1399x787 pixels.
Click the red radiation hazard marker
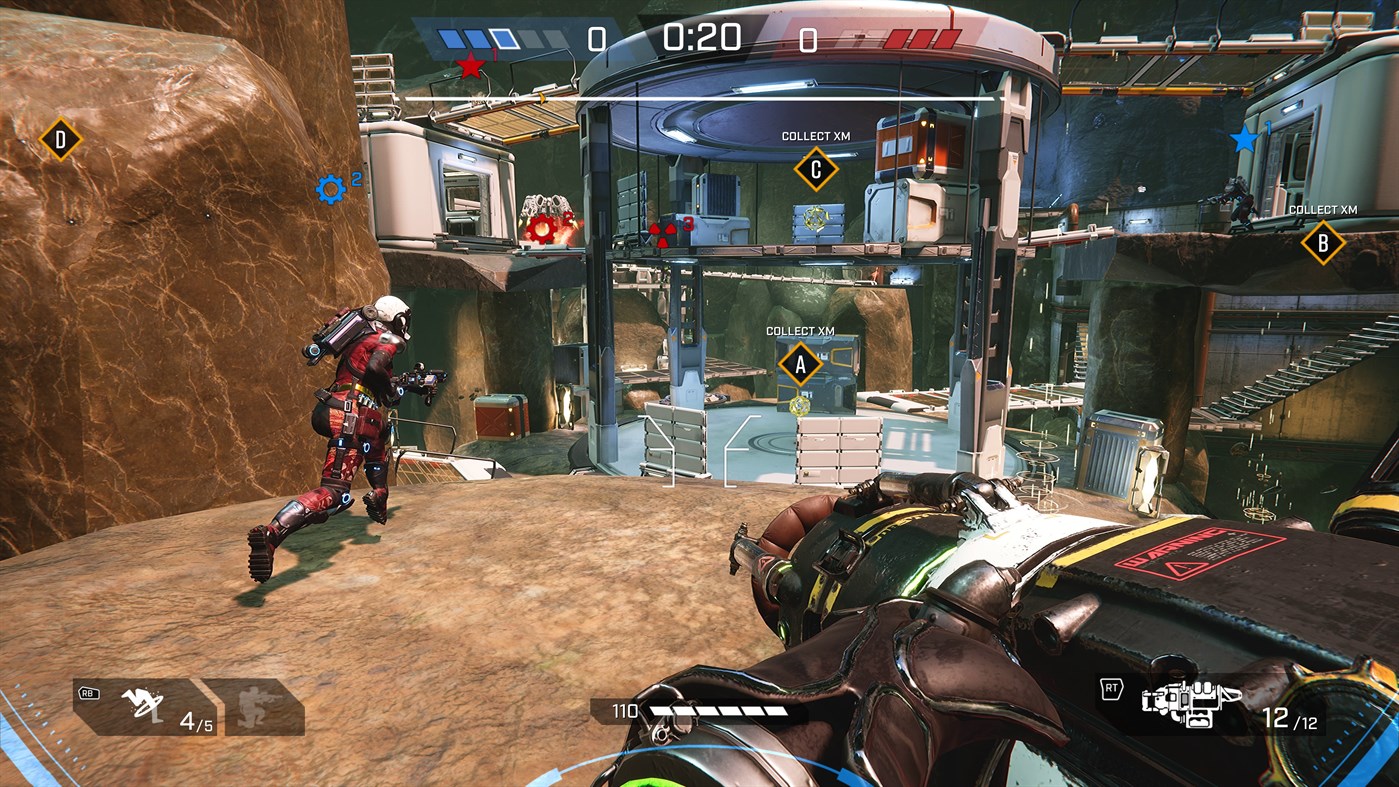click(662, 233)
